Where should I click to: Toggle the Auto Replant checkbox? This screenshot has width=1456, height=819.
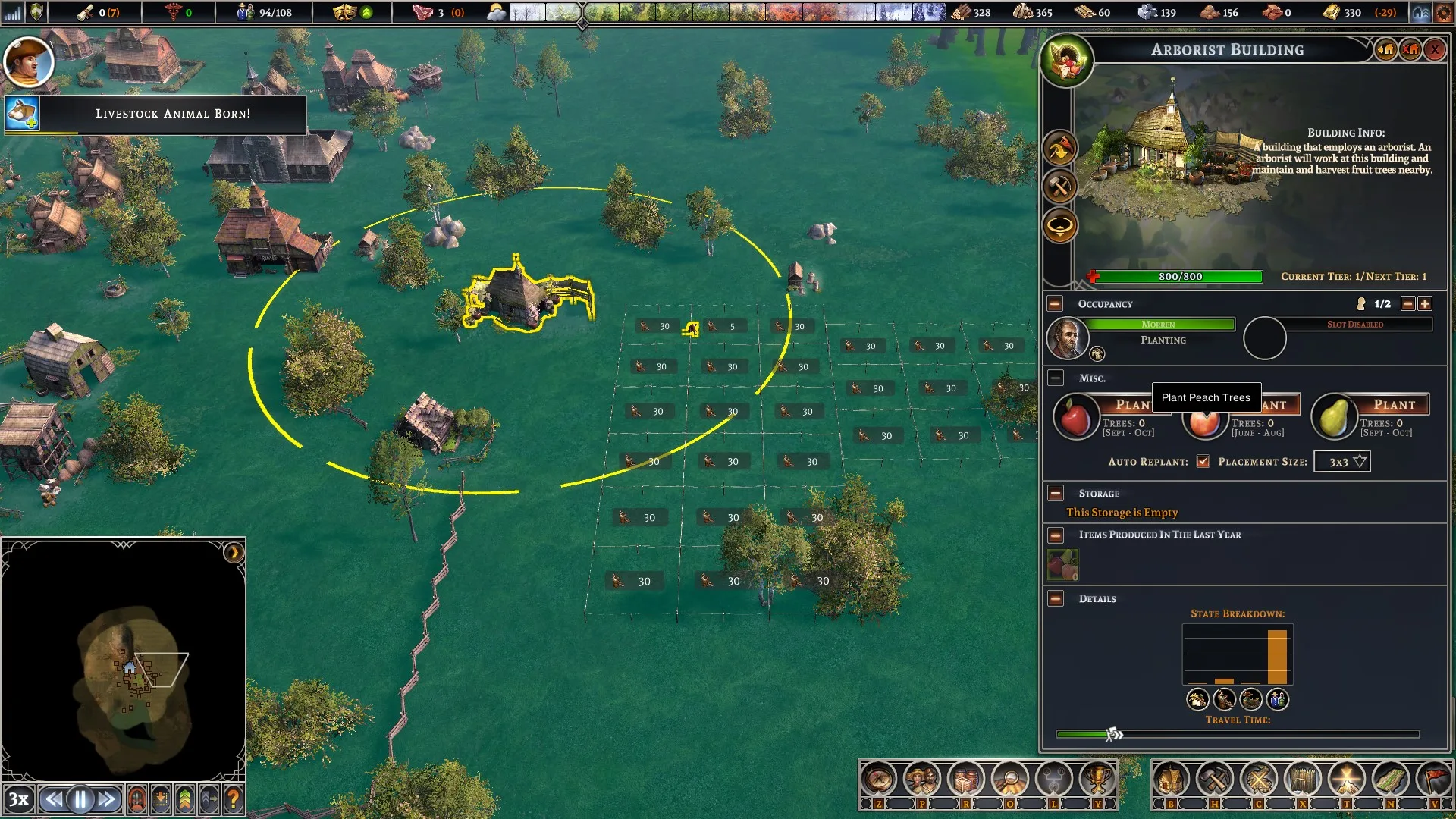coord(1203,462)
